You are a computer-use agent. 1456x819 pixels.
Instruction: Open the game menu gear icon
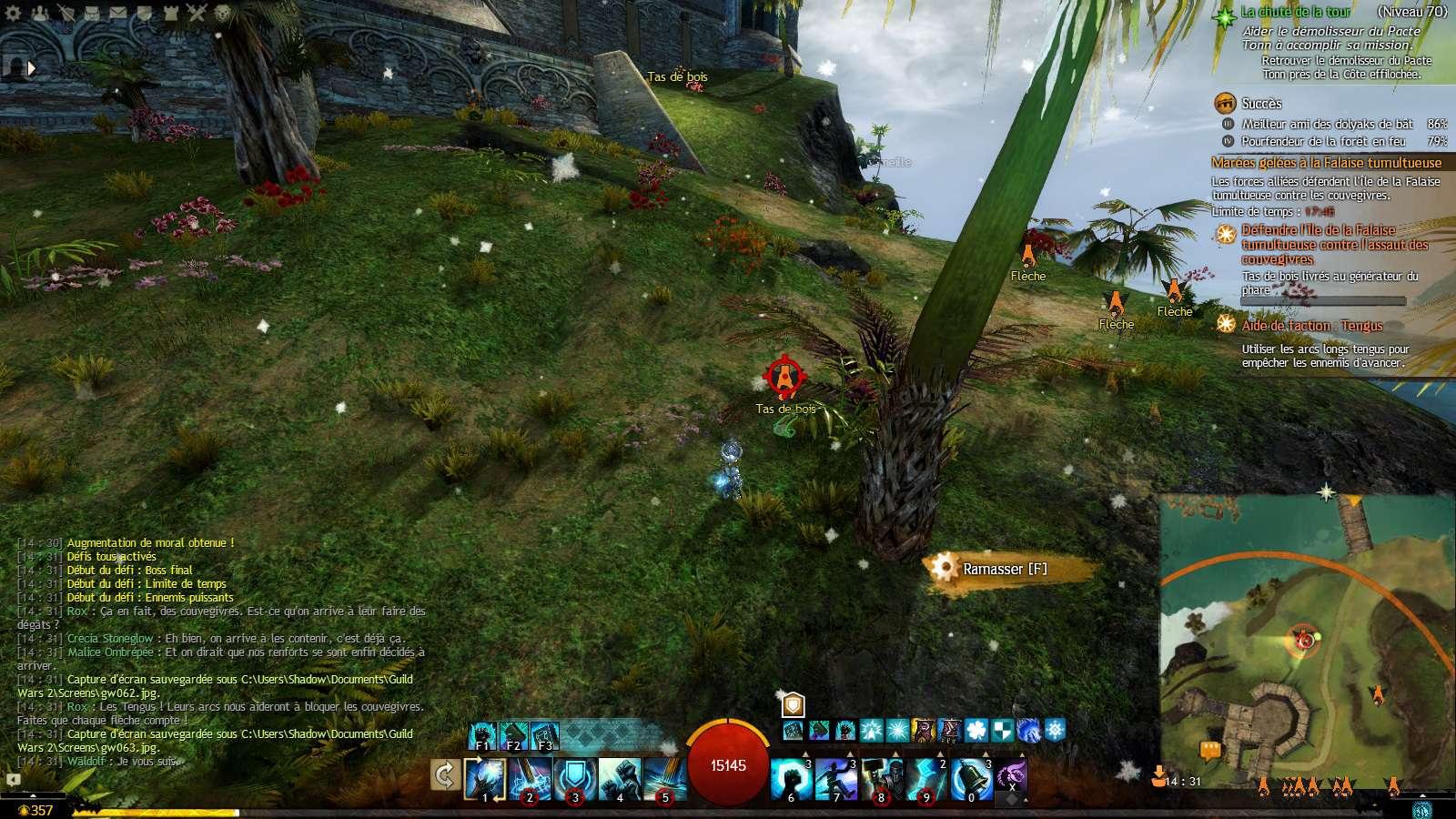tap(13, 13)
